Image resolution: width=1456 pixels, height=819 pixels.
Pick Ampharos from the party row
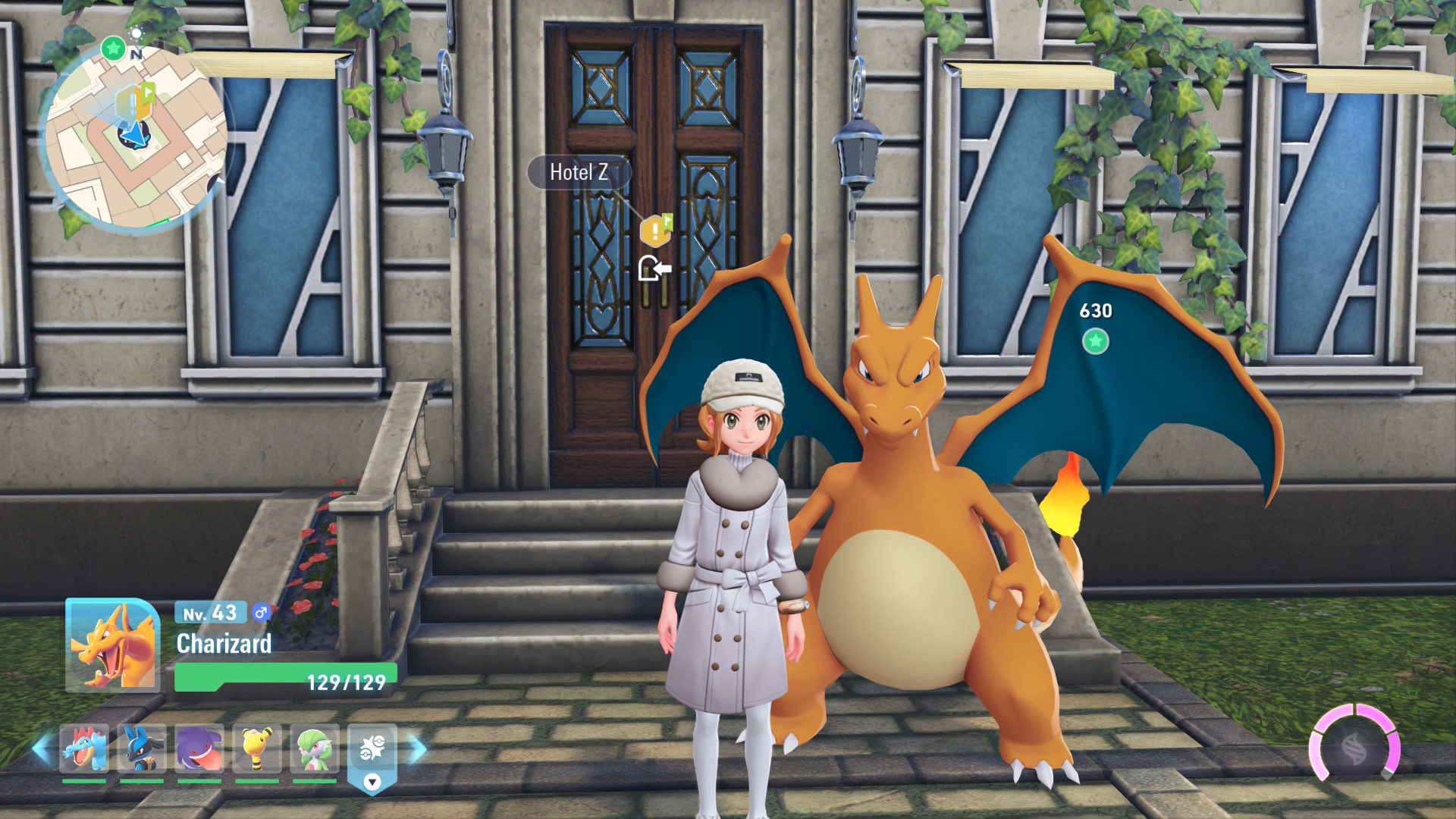(x=257, y=748)
